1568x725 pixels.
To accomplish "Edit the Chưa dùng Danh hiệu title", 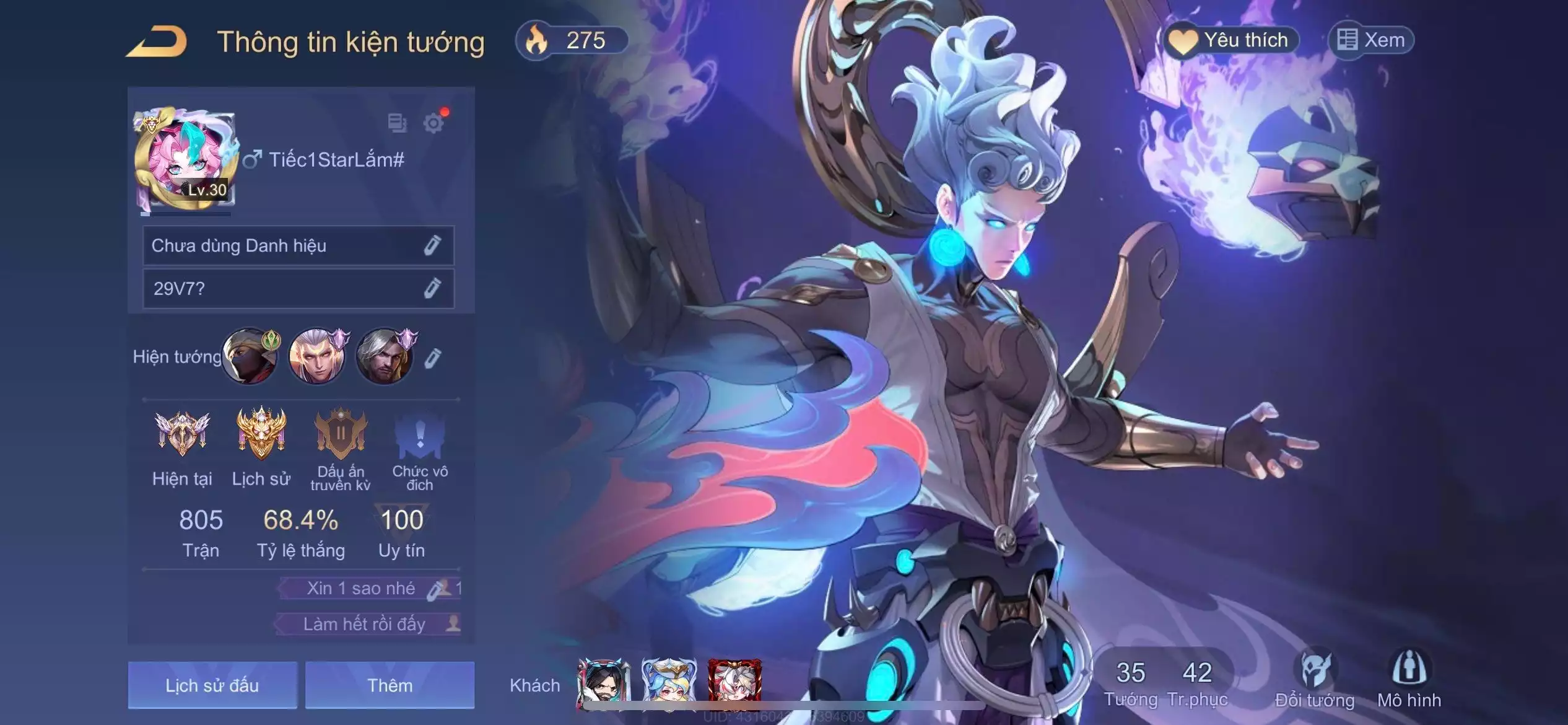I will coord(432,245).
